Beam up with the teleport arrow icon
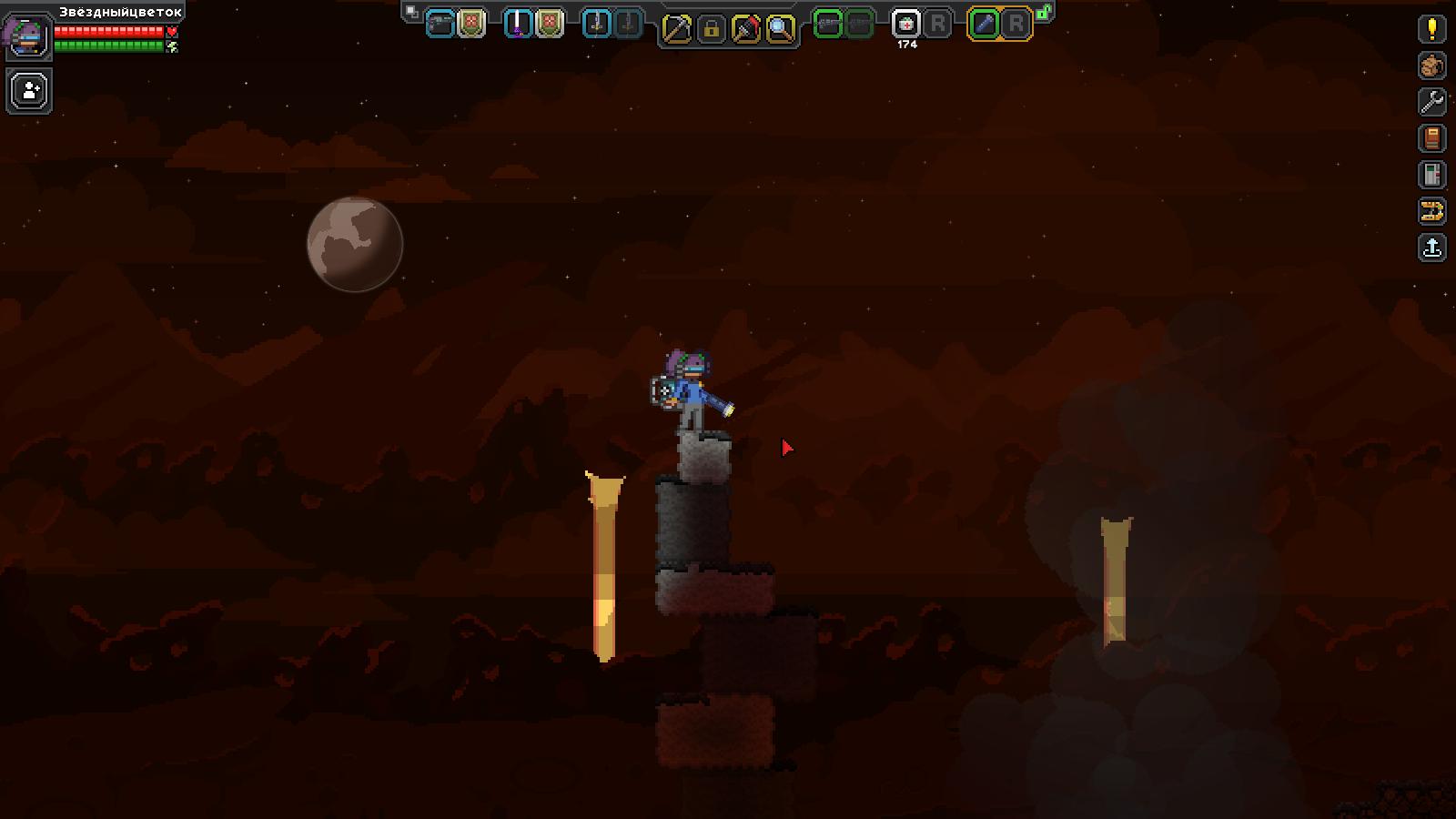This screenshot has width=1456, height=819. (1432, 248)
